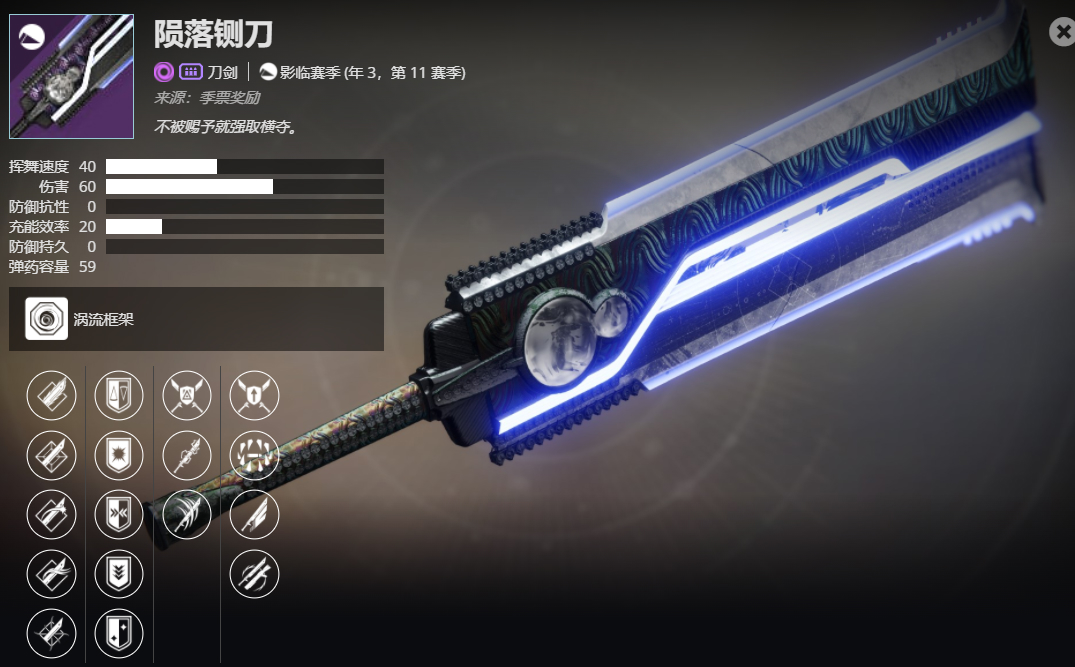The height and width of the screenshot is (667, 1075).
Task: Select crossed swords perk with triangle shield
Action: pos(187,396)
